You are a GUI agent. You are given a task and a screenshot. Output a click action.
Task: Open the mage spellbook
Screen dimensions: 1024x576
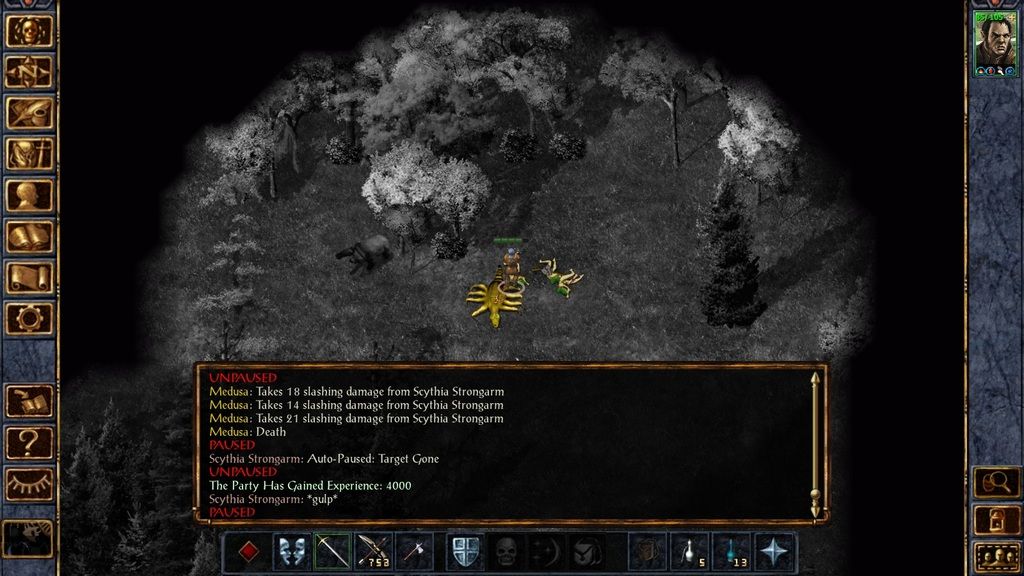point(30,236)
